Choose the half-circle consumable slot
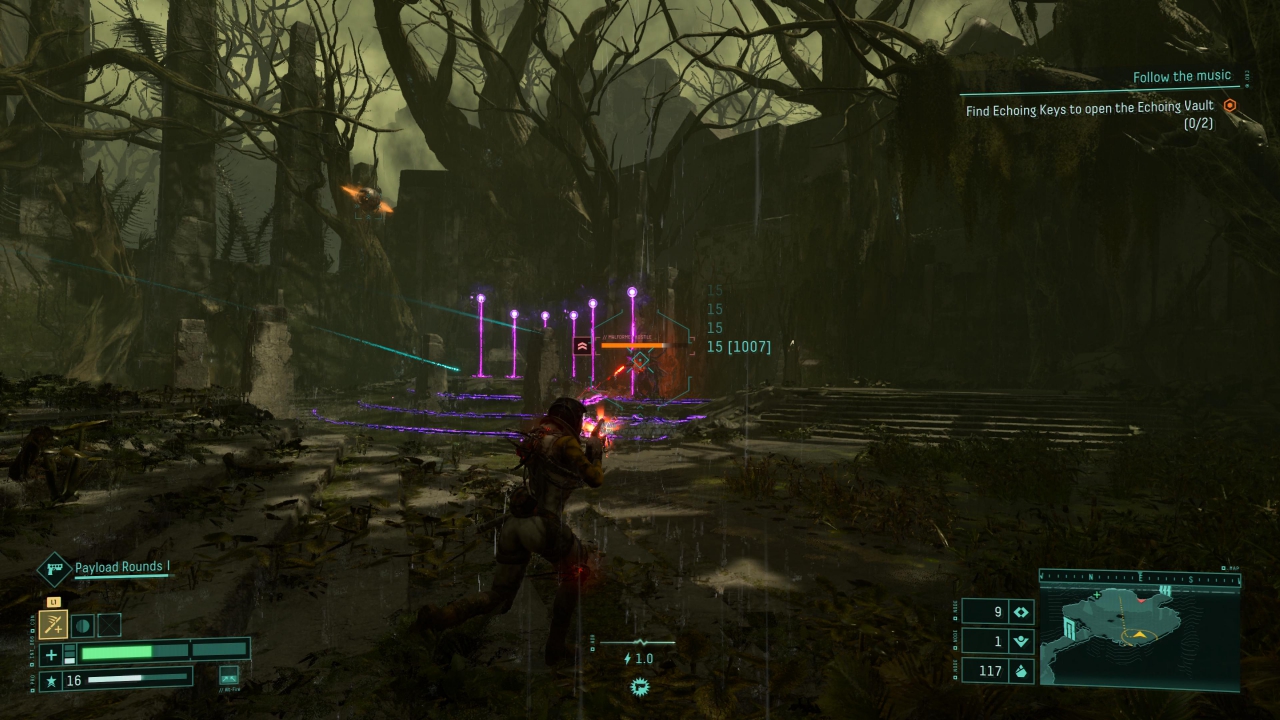 pos(82,625)
